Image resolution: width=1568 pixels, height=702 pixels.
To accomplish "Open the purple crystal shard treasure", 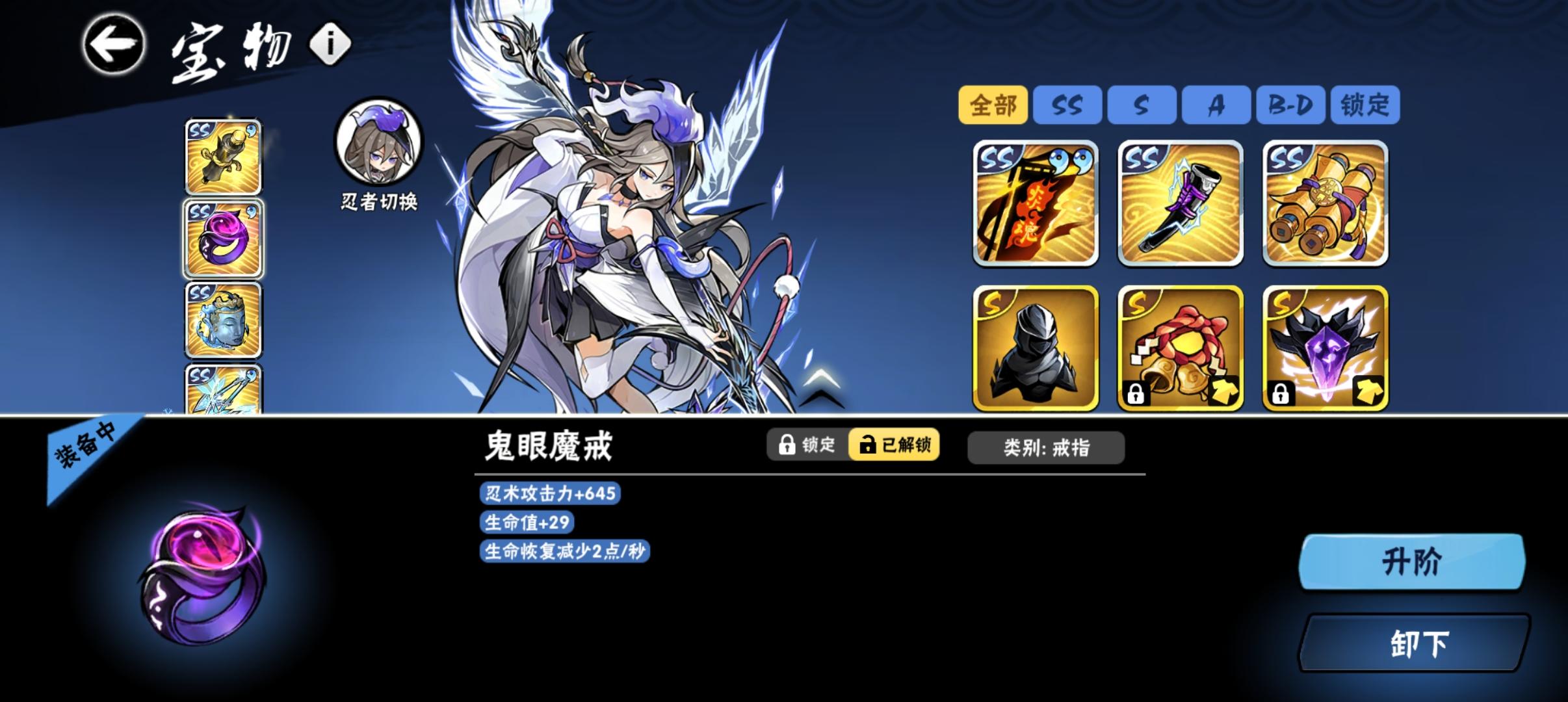I will tap(1326, 349).
